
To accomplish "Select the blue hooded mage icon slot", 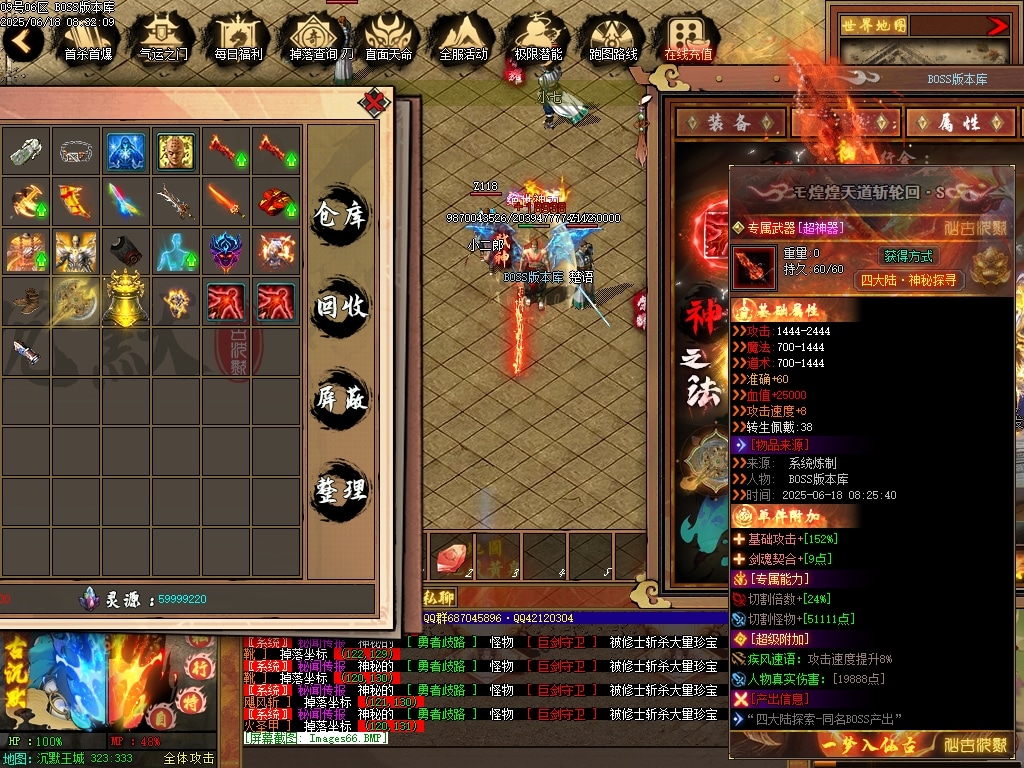I will point(127,151).
